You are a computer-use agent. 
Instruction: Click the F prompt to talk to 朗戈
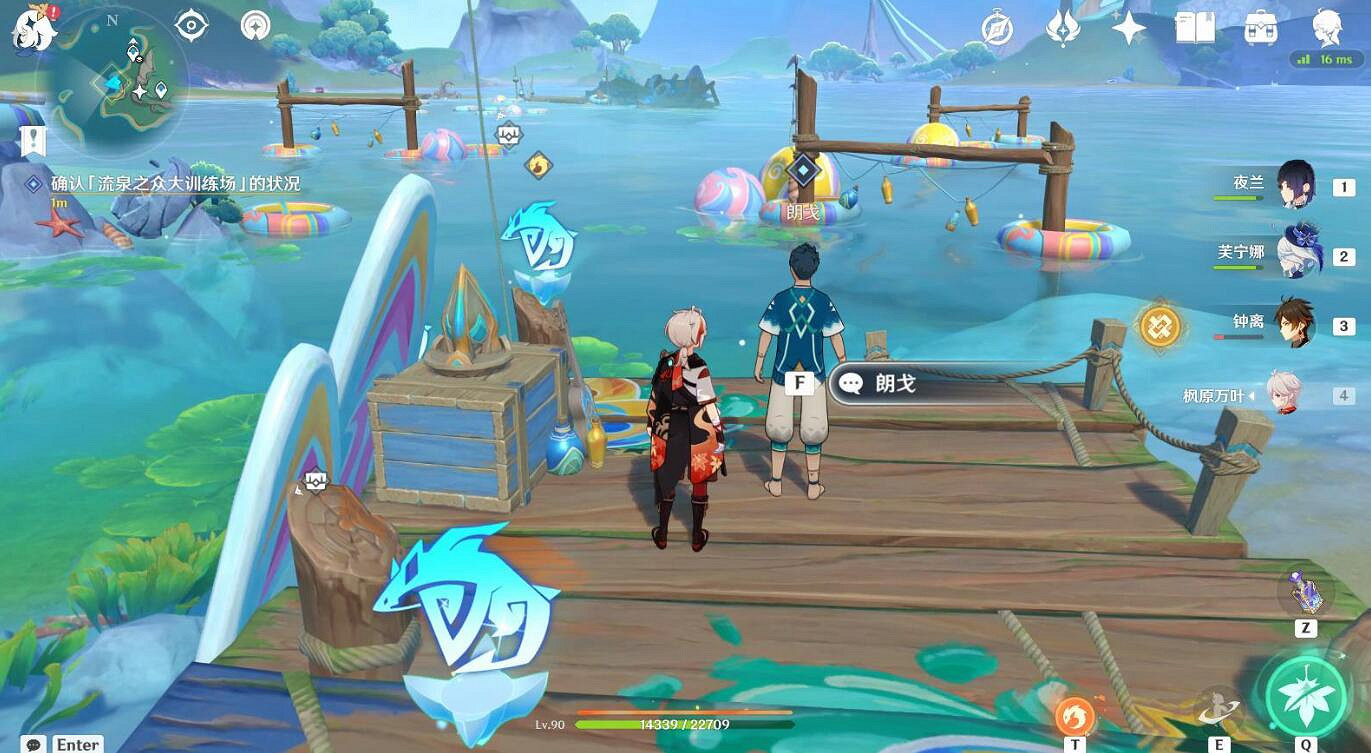click(x=798, y=382)
